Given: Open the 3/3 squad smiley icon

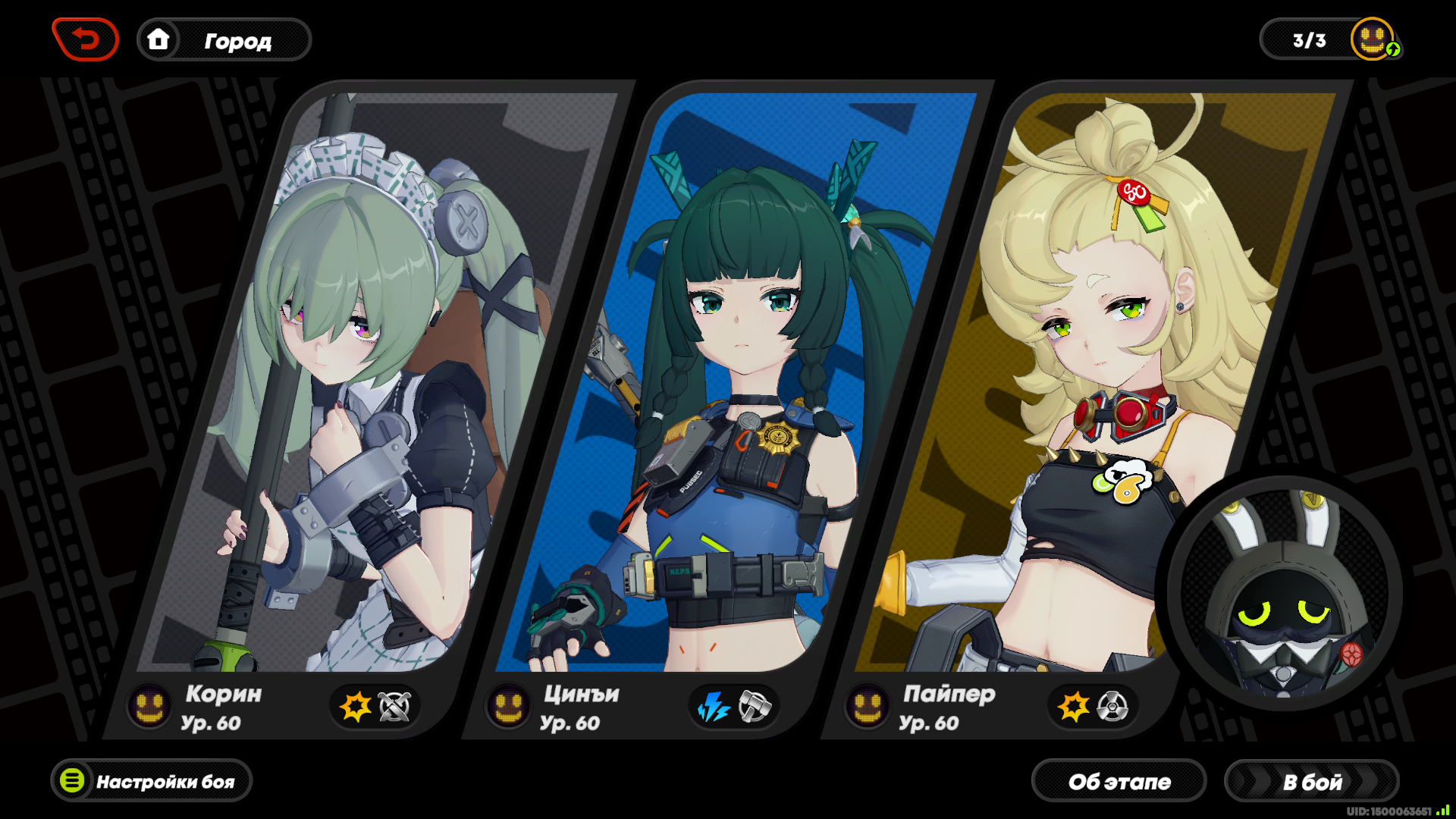Looking at the screenshot, I should click(x=1373, y=39).
